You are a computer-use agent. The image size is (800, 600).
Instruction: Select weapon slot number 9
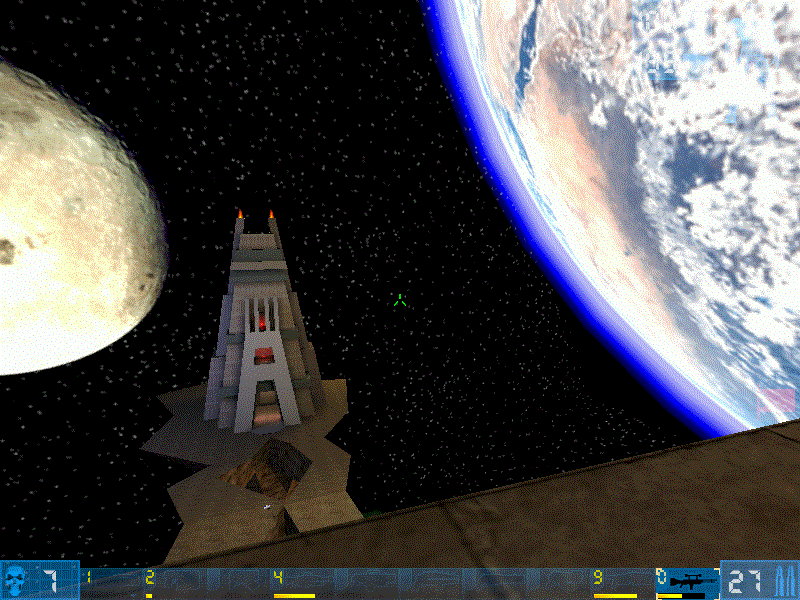(598, 578)
